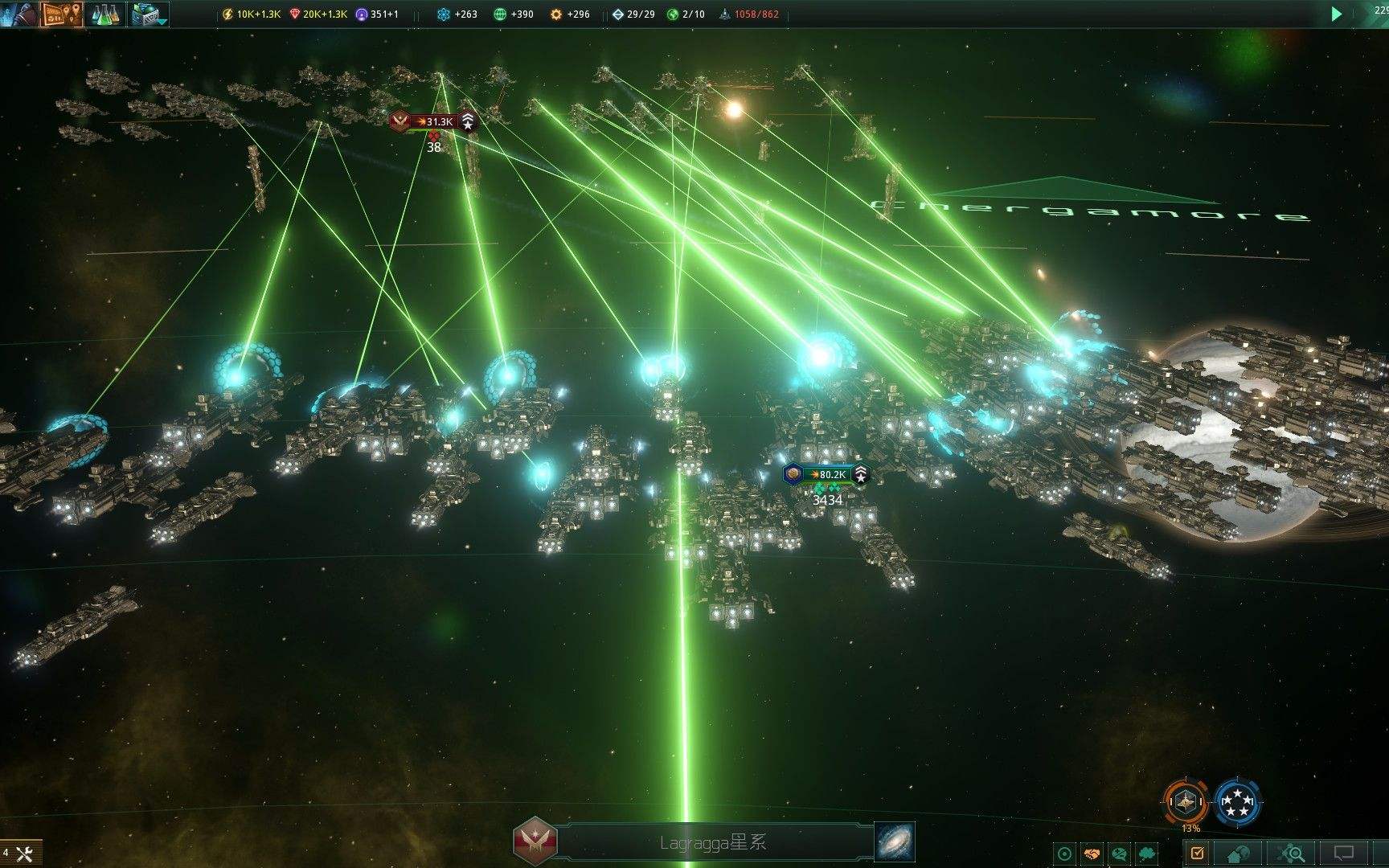Open the magnifier galaxy search button
The width and height of the screenshot is (1389, 868).
pyautogui.click(x=1293, y=853)
